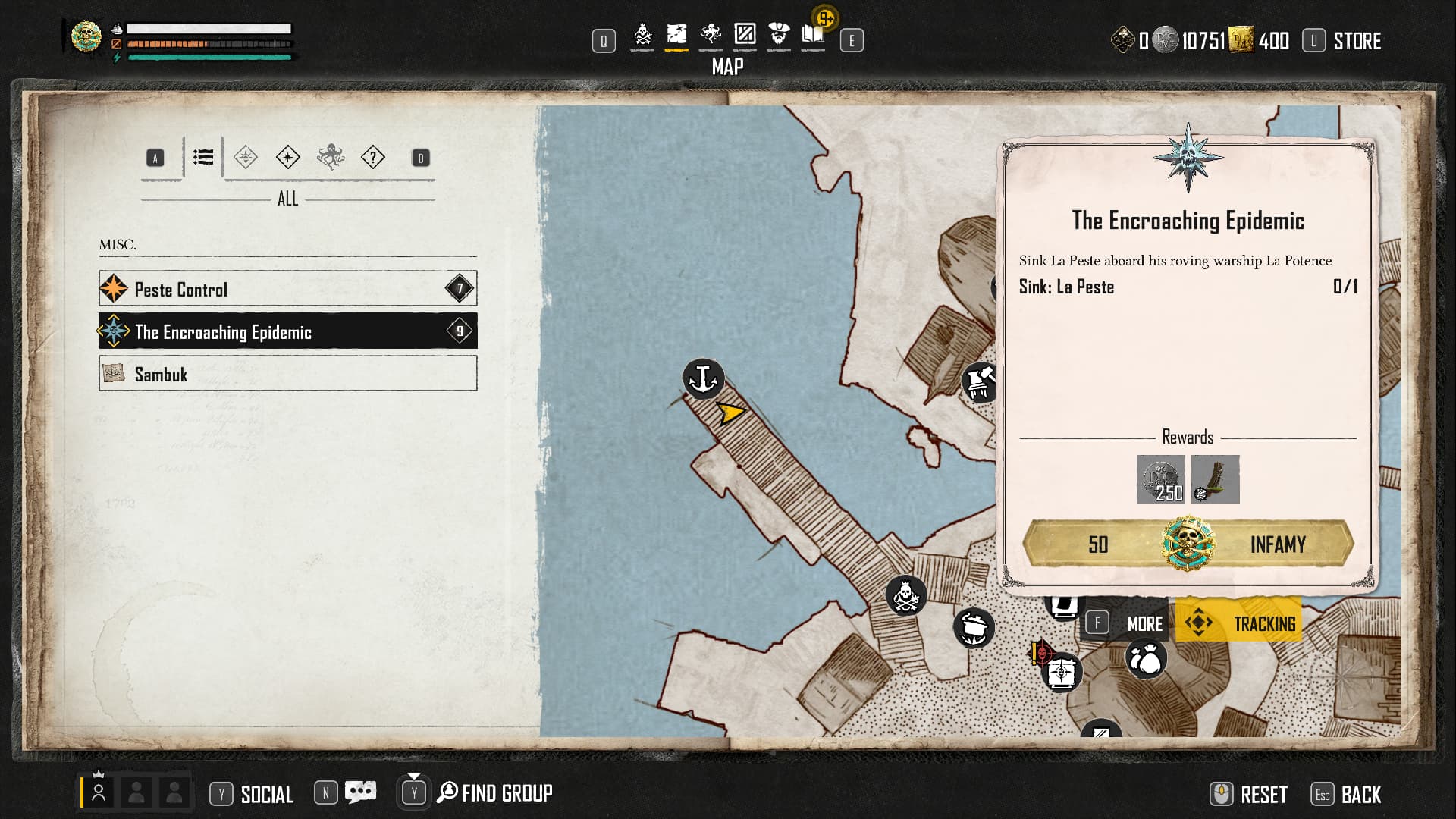Click the anchor dock marker on map
This screenshot has width=1456, height=819.
[x=704, y=378]
